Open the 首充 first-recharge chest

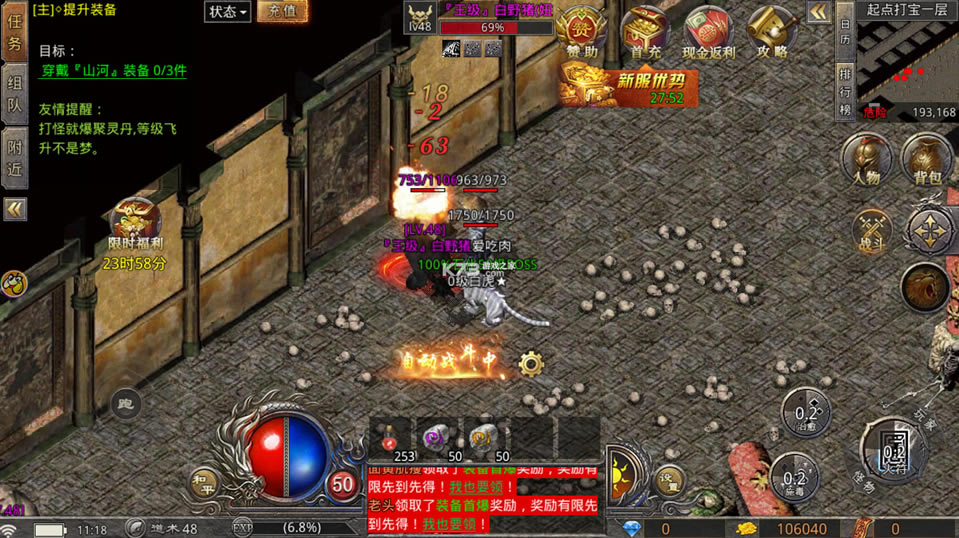click(x=645, y=32)
